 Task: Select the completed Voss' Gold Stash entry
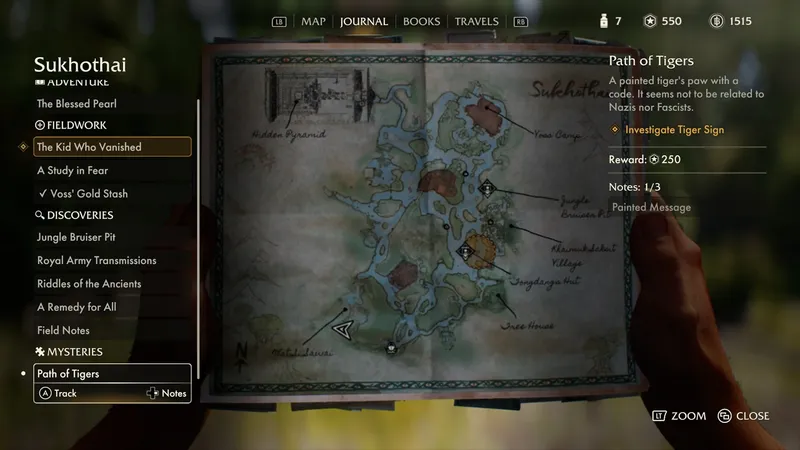click(x=89, y=193)
